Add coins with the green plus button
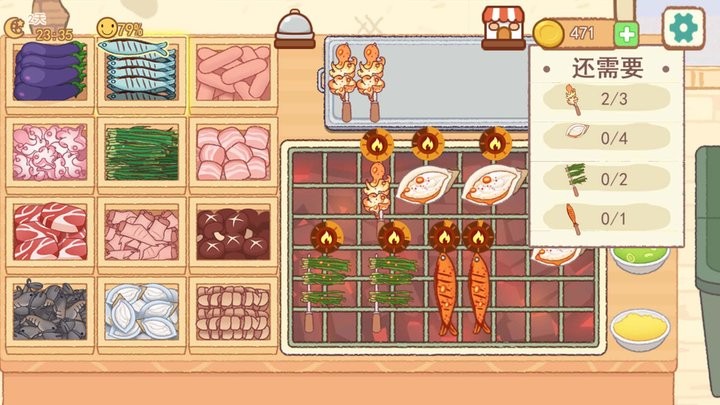 point(627,34)
